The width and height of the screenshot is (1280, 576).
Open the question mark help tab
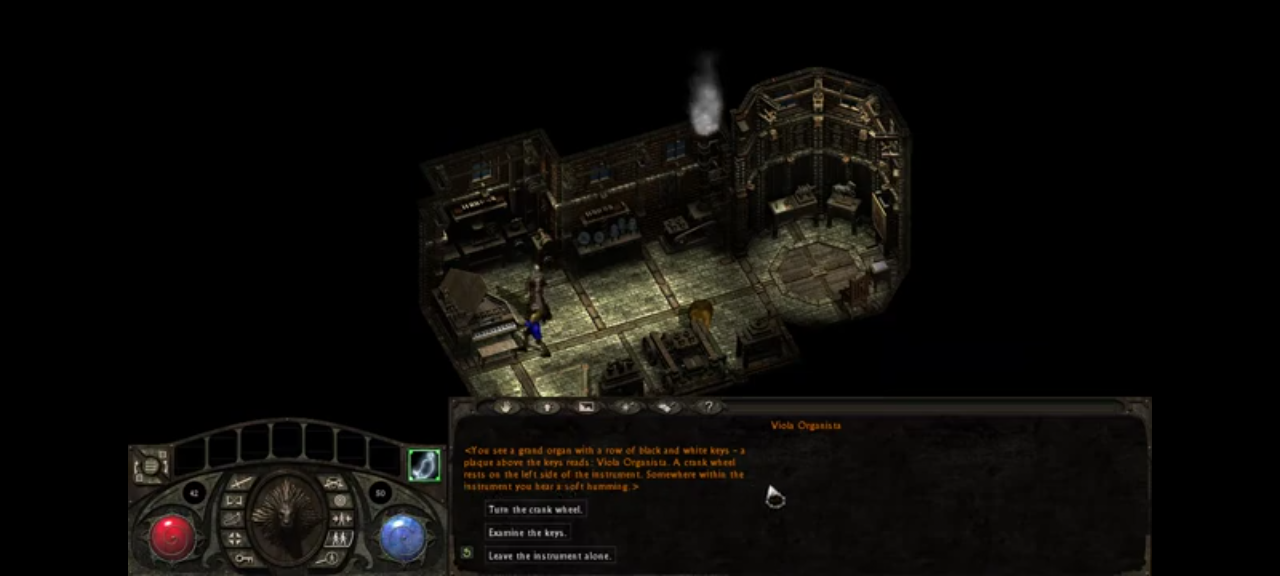[708, 407]
